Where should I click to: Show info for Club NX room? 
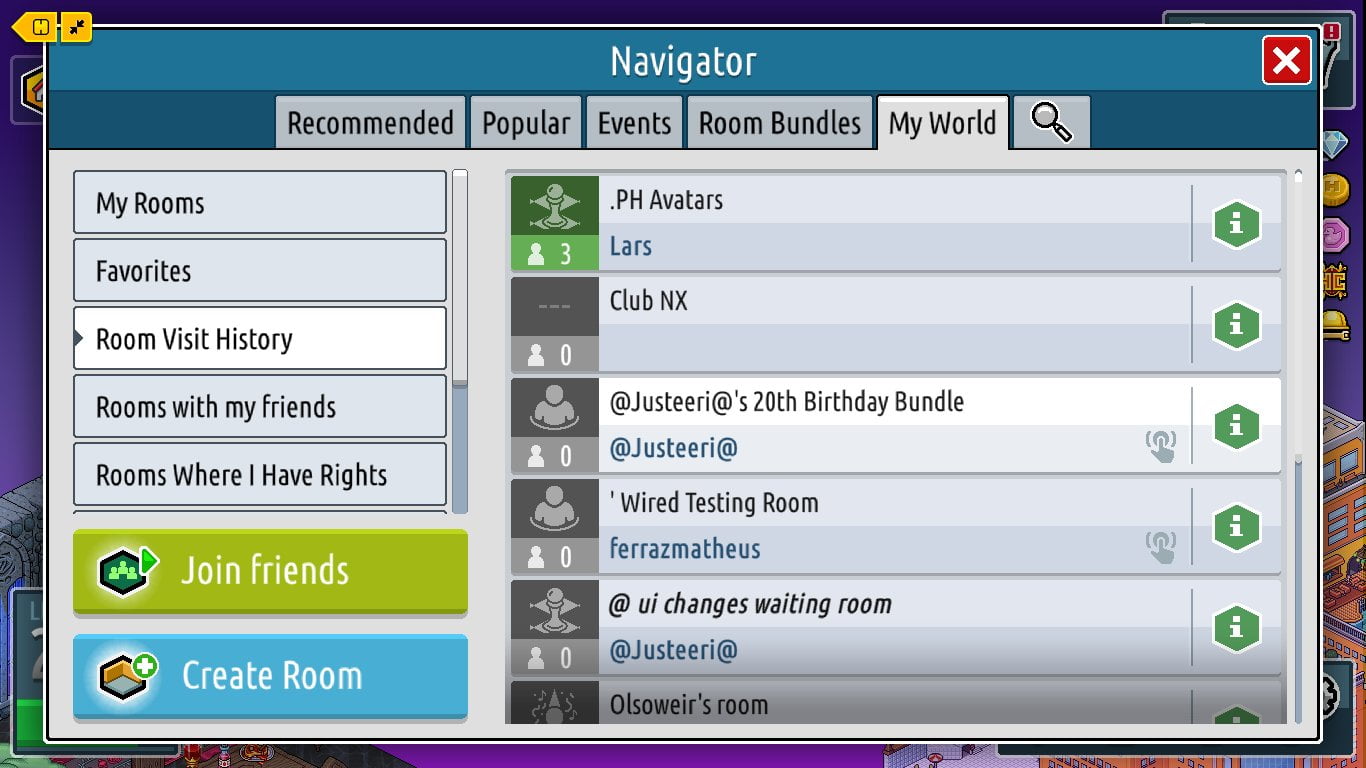tap(1236, 325)
